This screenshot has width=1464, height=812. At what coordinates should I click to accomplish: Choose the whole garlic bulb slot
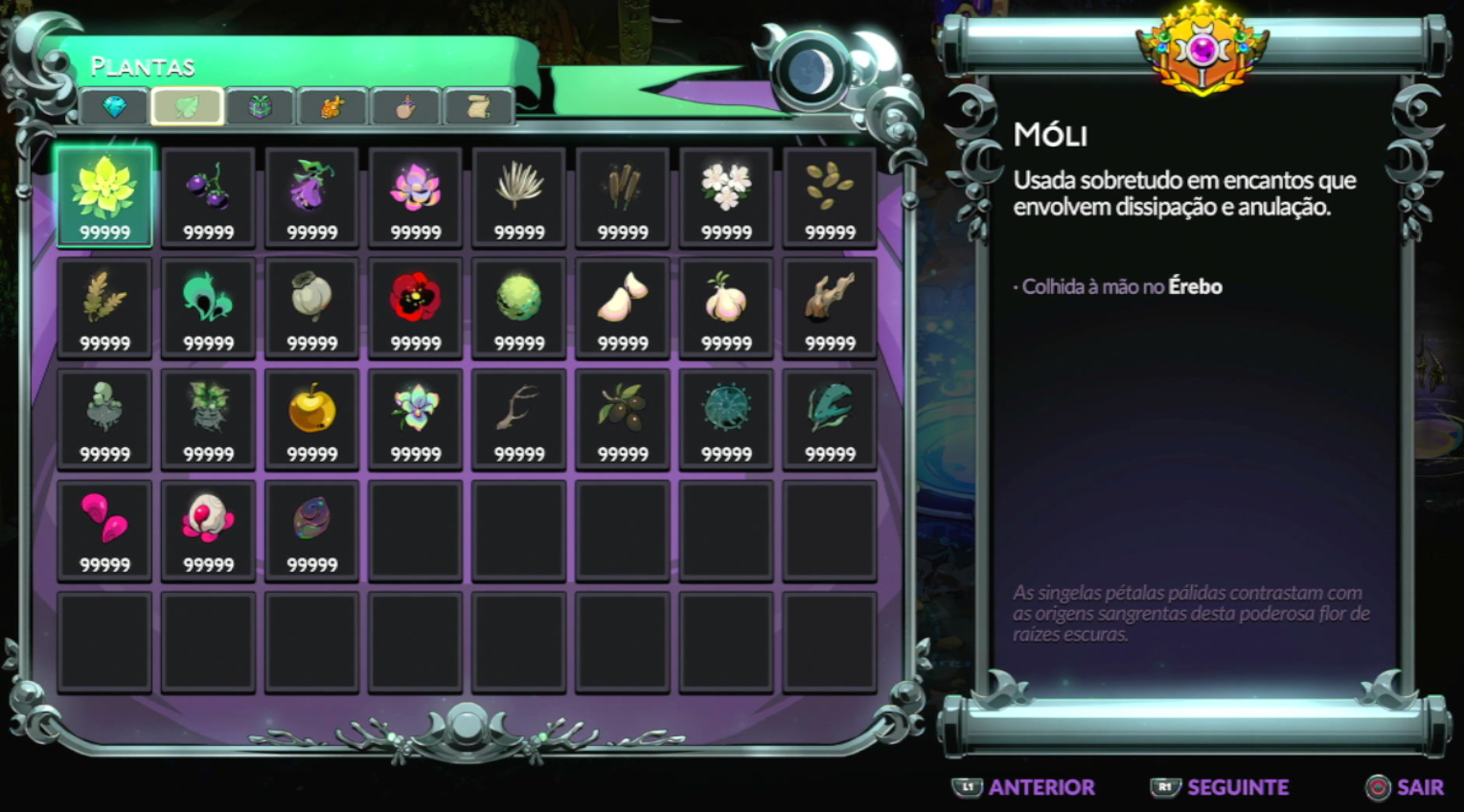point(726,308)
